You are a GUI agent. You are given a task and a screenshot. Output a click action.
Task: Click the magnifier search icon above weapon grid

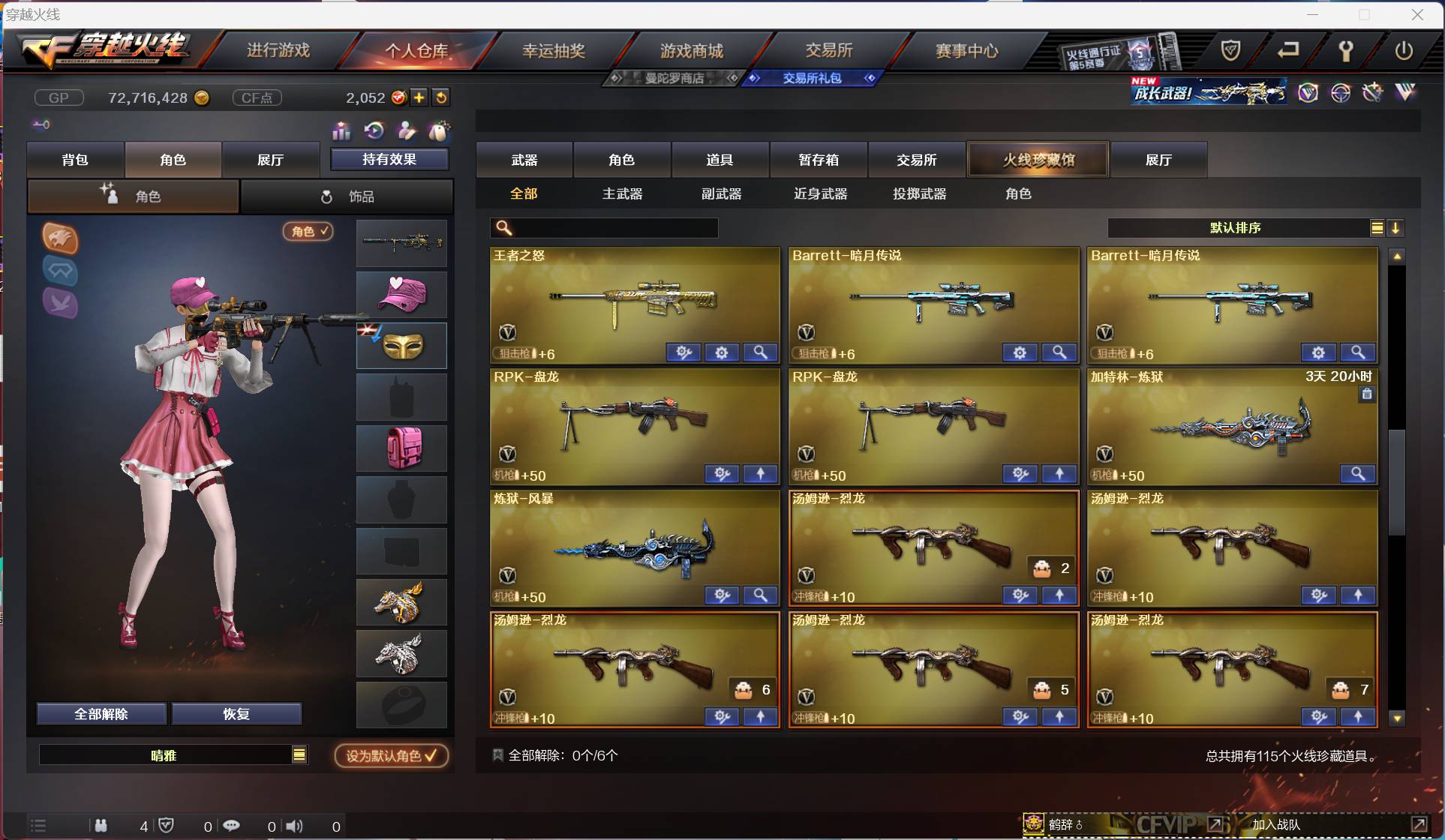[503, 227]
